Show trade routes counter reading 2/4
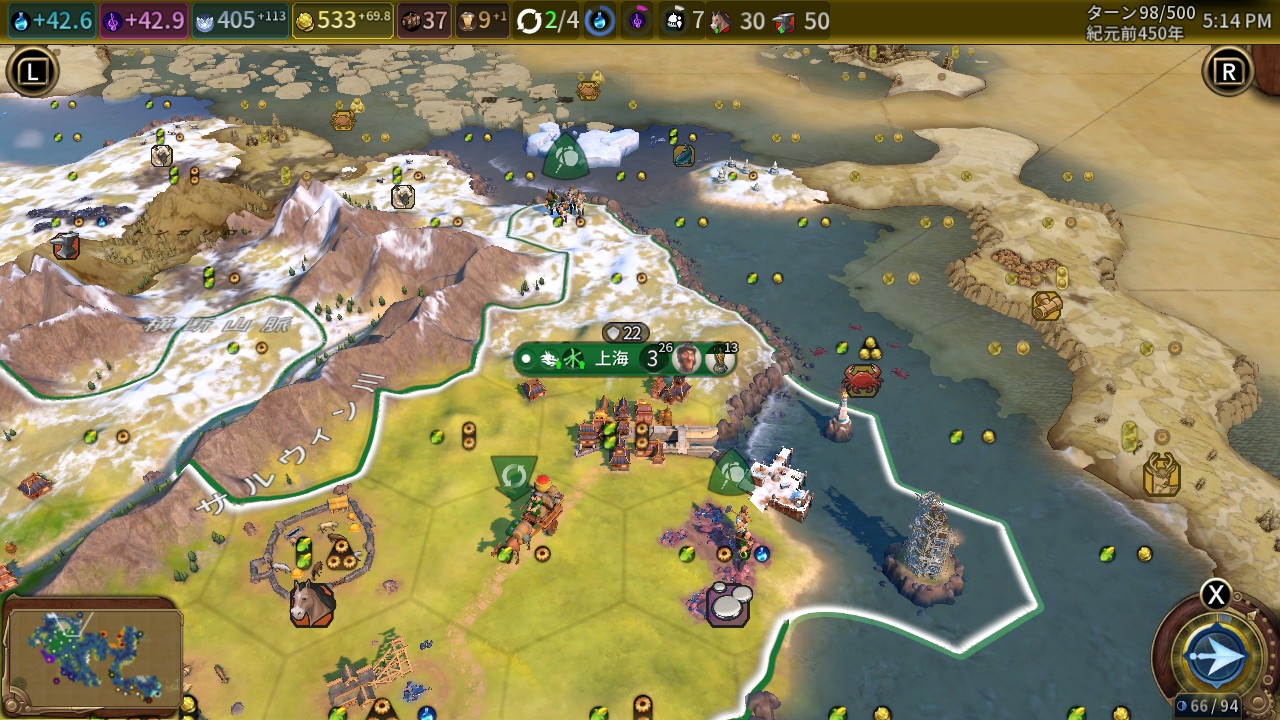The width and height of the screenshot is (1280, 720). click(548, 21)
